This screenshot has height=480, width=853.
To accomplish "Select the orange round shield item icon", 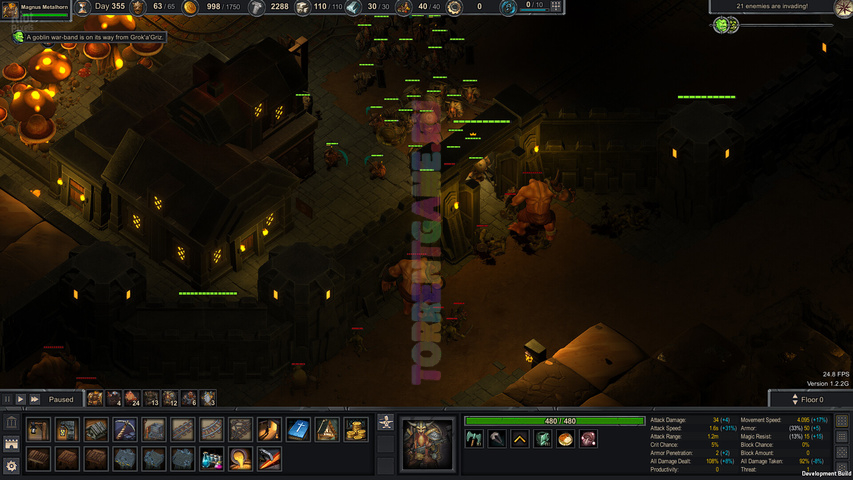I will (x=566, y=439).
